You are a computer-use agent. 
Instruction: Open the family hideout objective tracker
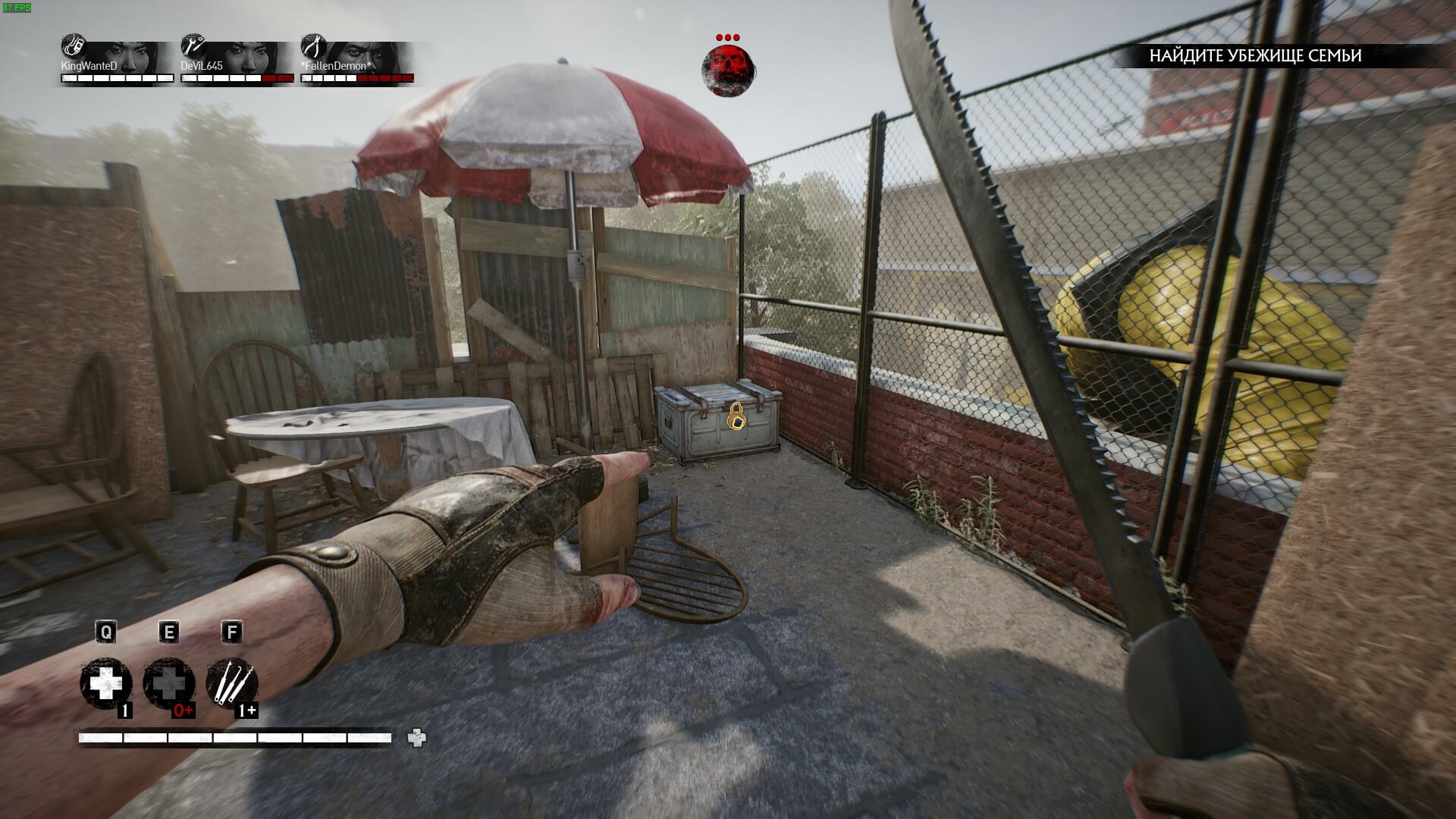click(1255, 55)
